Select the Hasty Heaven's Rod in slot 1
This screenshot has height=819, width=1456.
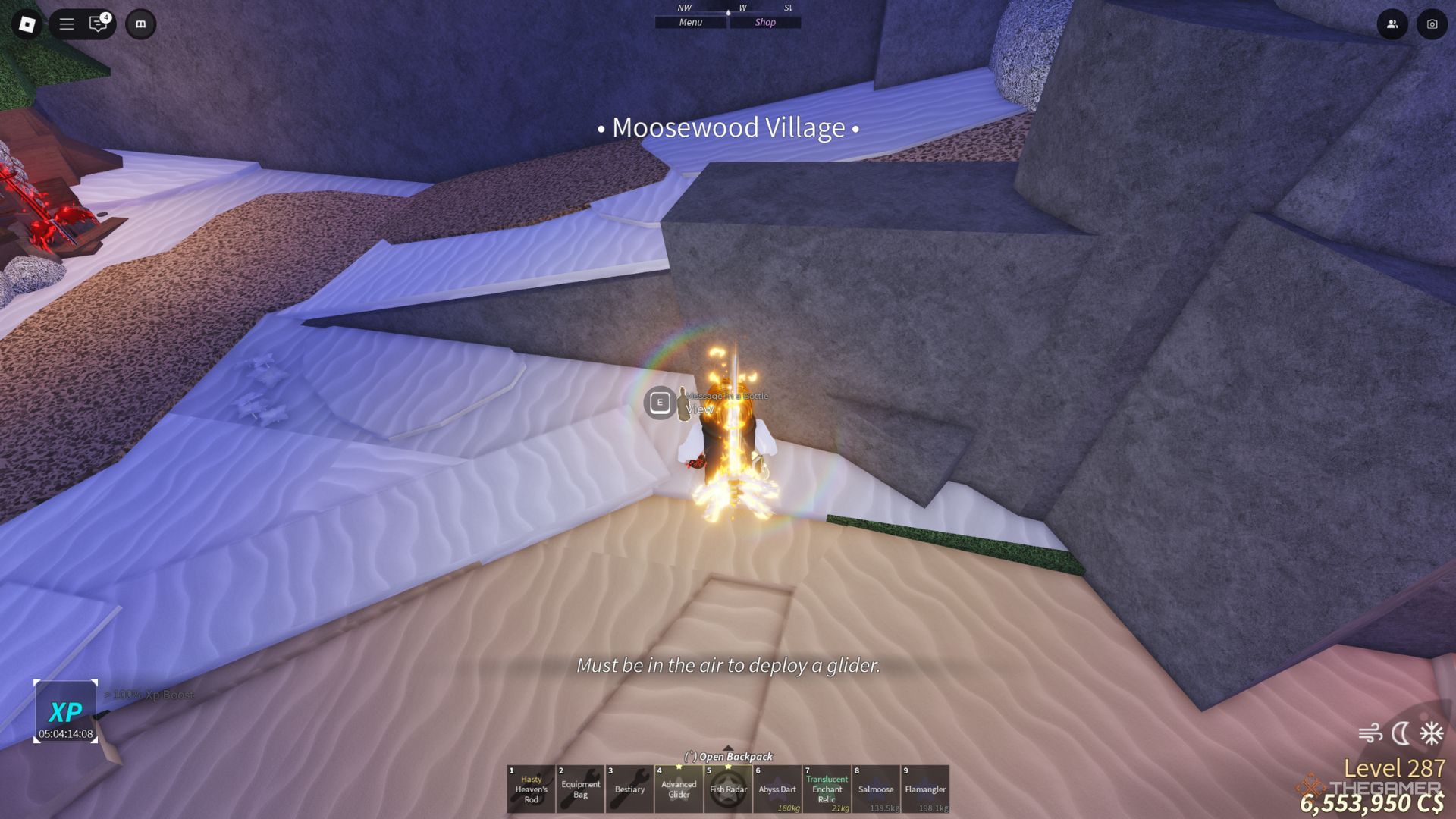point(530,789)
